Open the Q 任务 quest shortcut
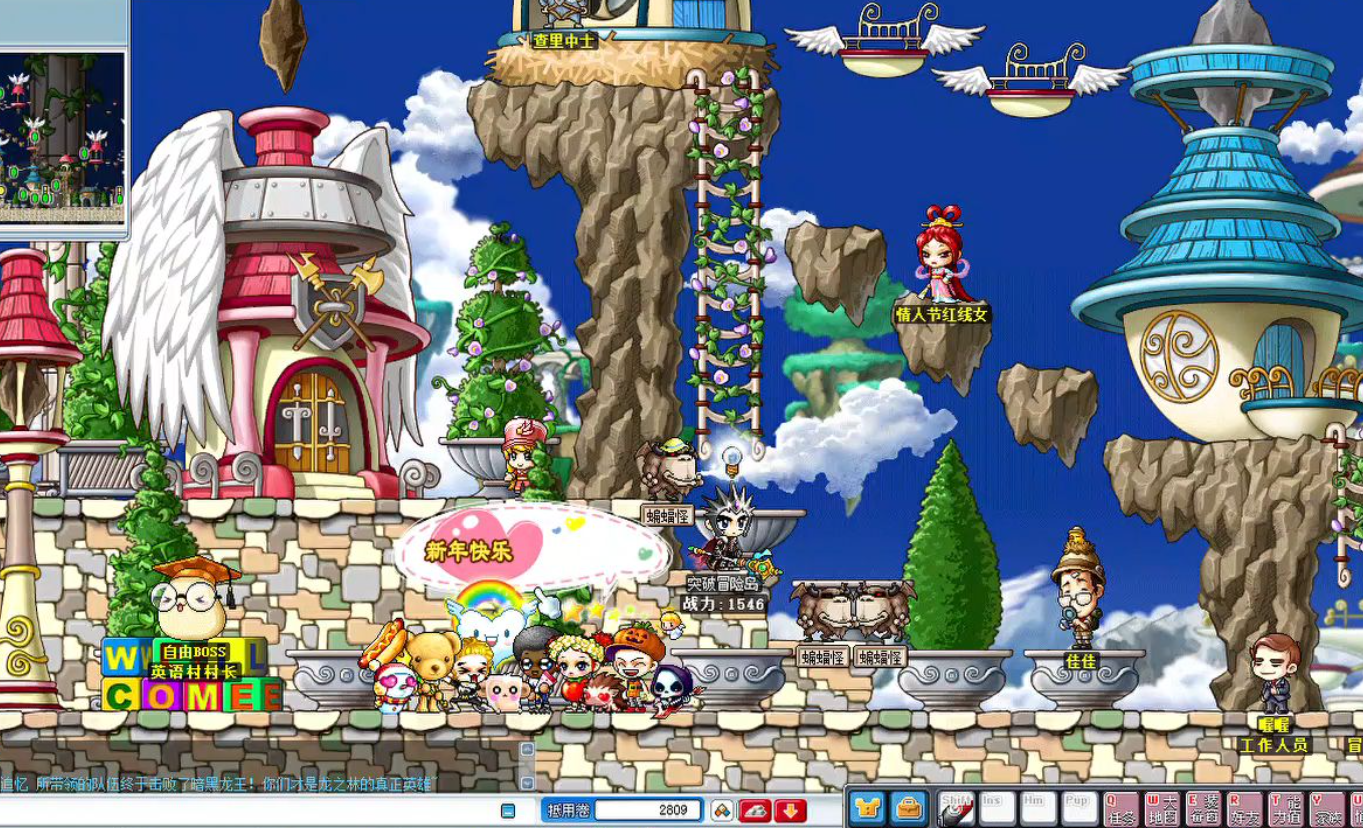The width and height of the screenshot is (1363, 828). [1121, 809]
